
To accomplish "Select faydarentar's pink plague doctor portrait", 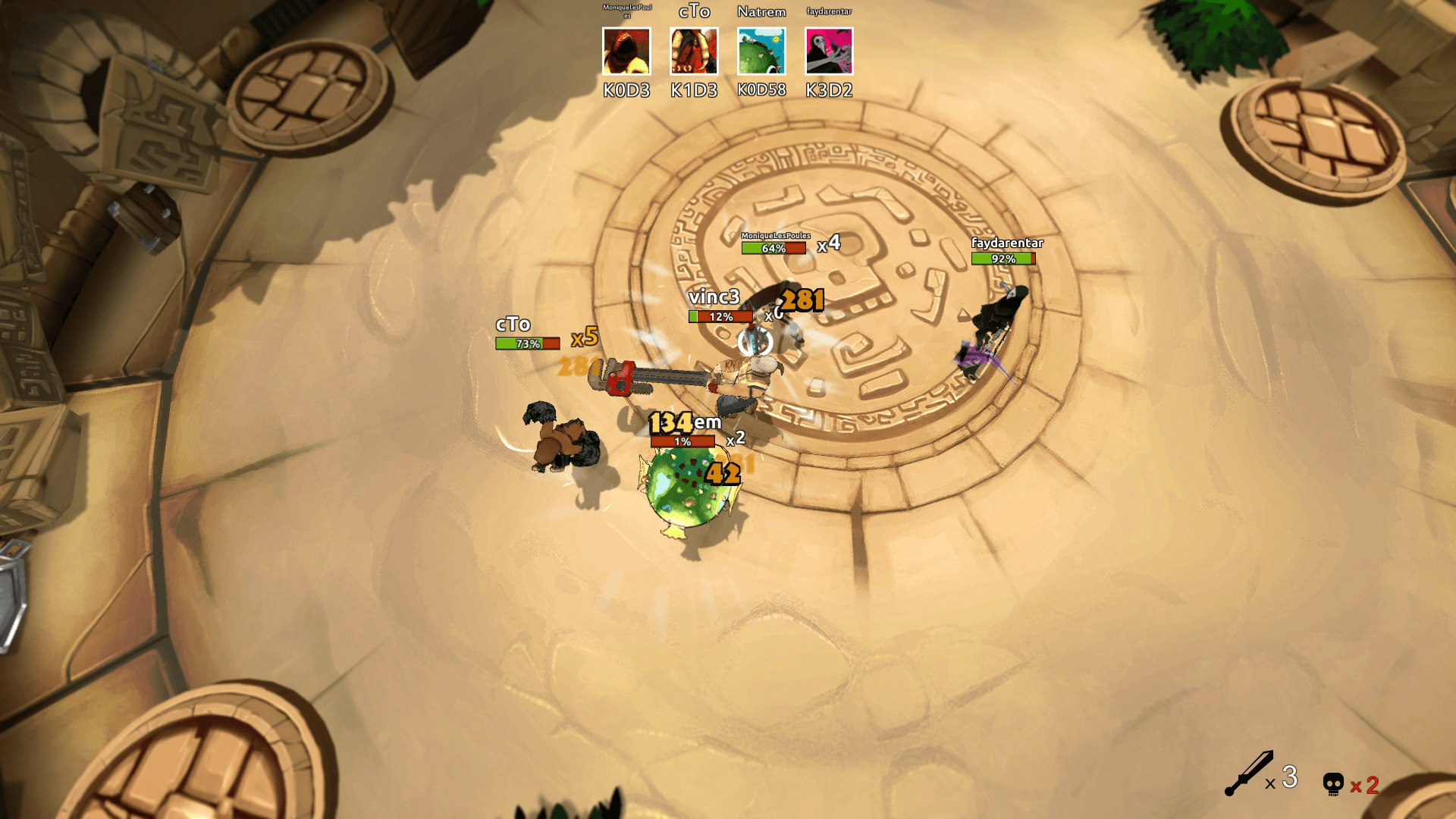I will 829,52.
